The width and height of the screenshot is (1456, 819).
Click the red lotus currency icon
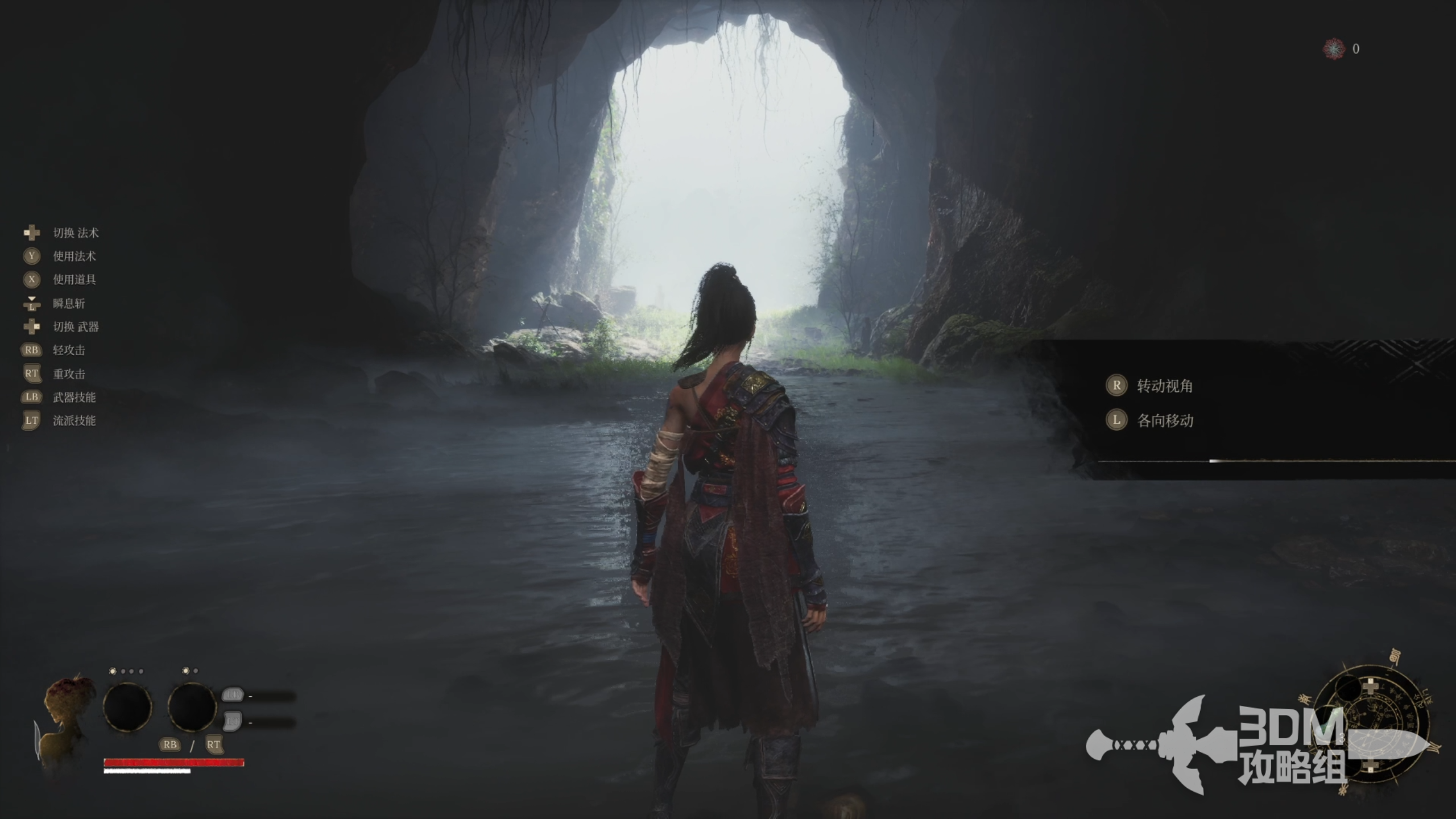tap(1333, 49)
